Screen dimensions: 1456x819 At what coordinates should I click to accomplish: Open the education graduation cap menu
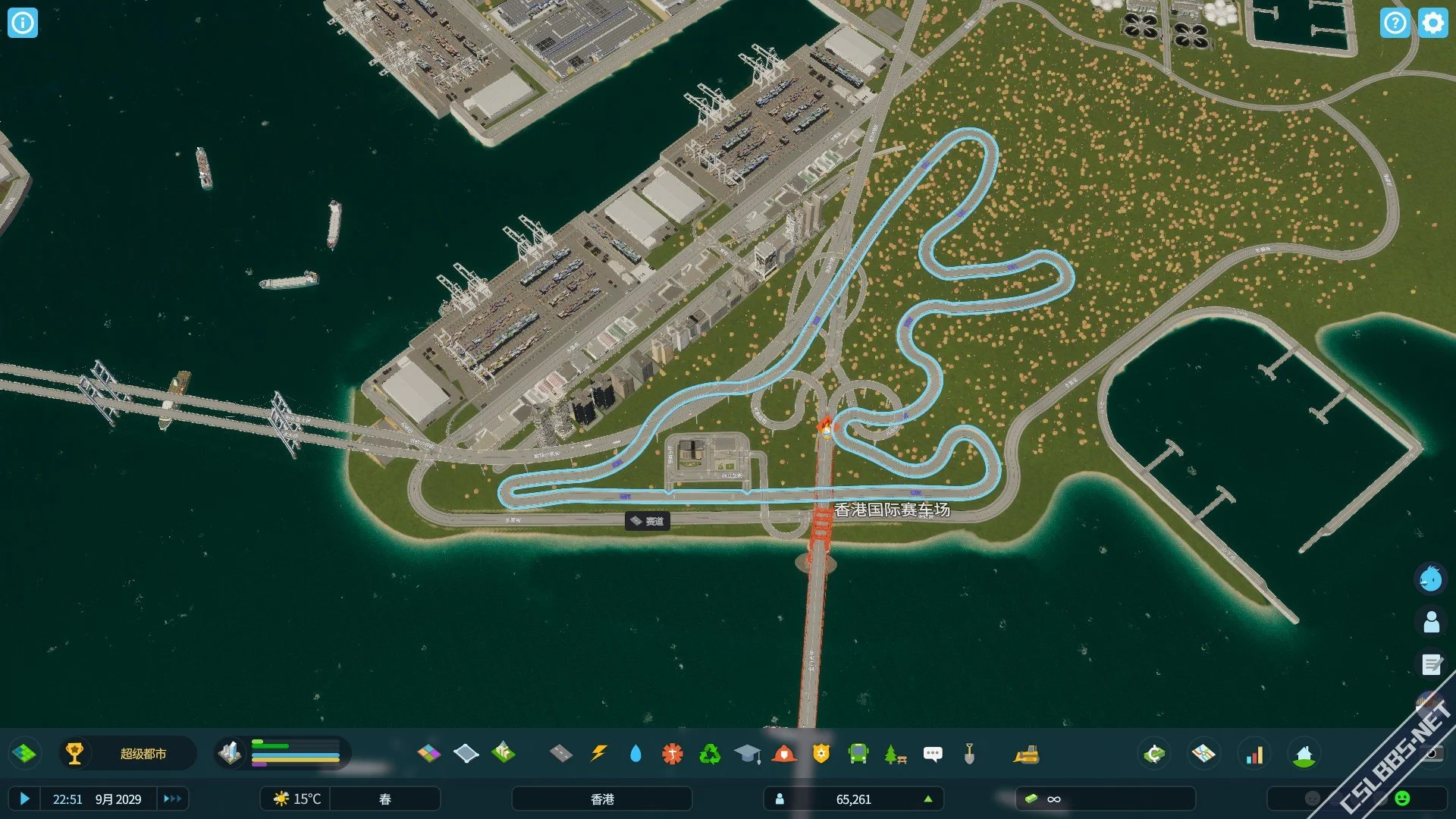(747, 753)
